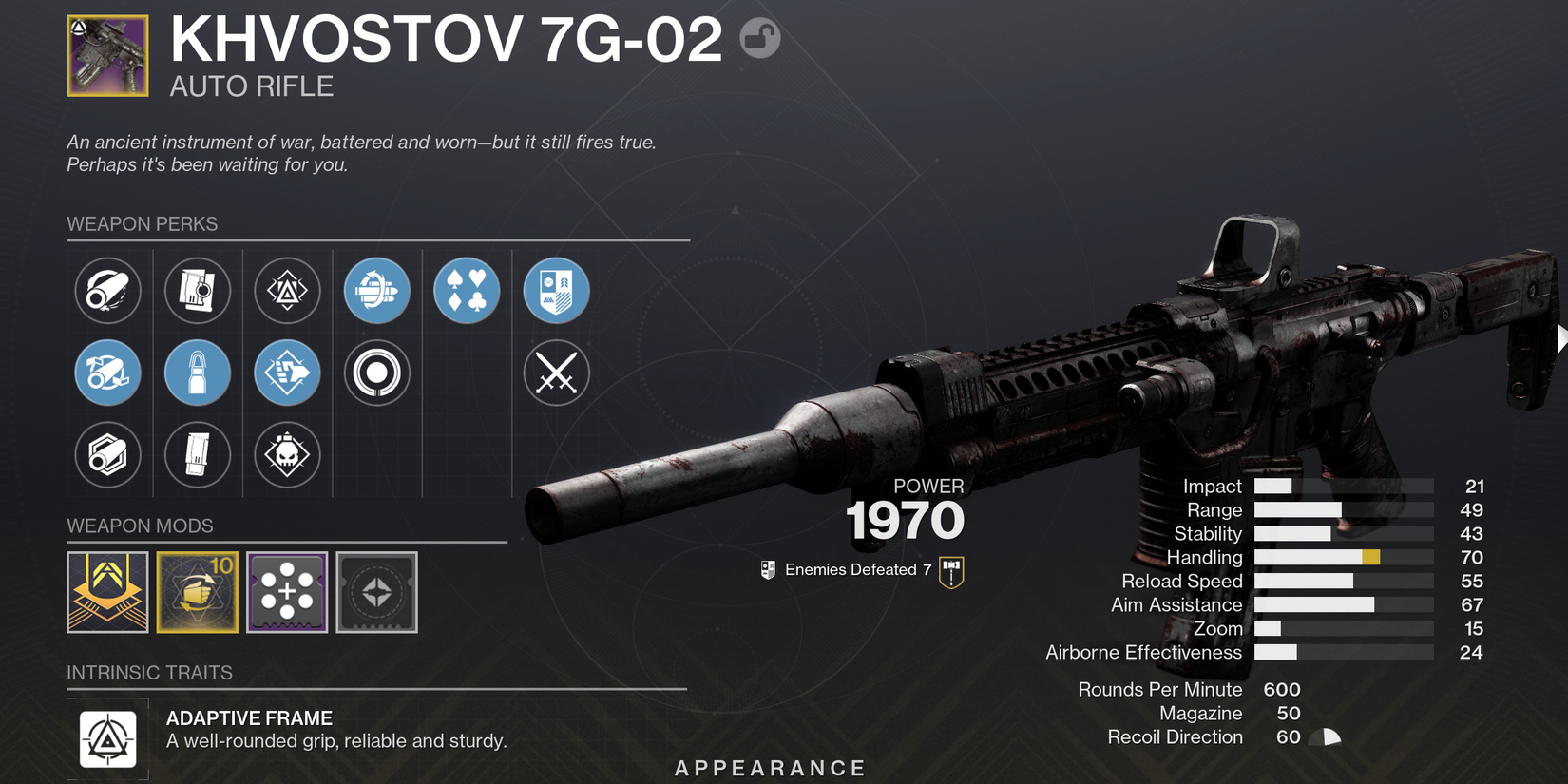The height and width of the screenshot is (784, 1568).
Task: Click the Khvostov weapon thumbnail
Action: tap(107, 56)
